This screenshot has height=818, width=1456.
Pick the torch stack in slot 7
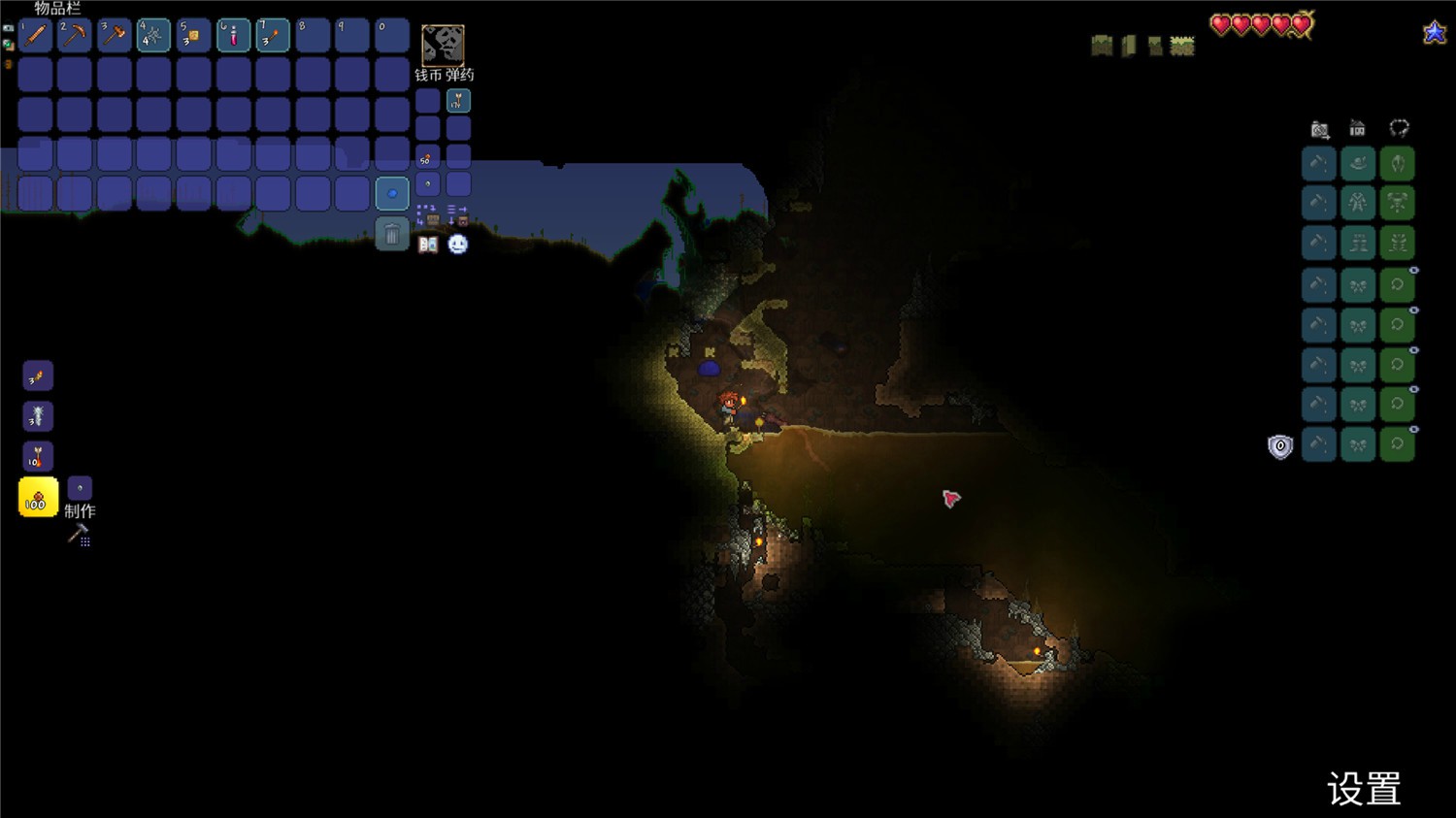point(273,35)
